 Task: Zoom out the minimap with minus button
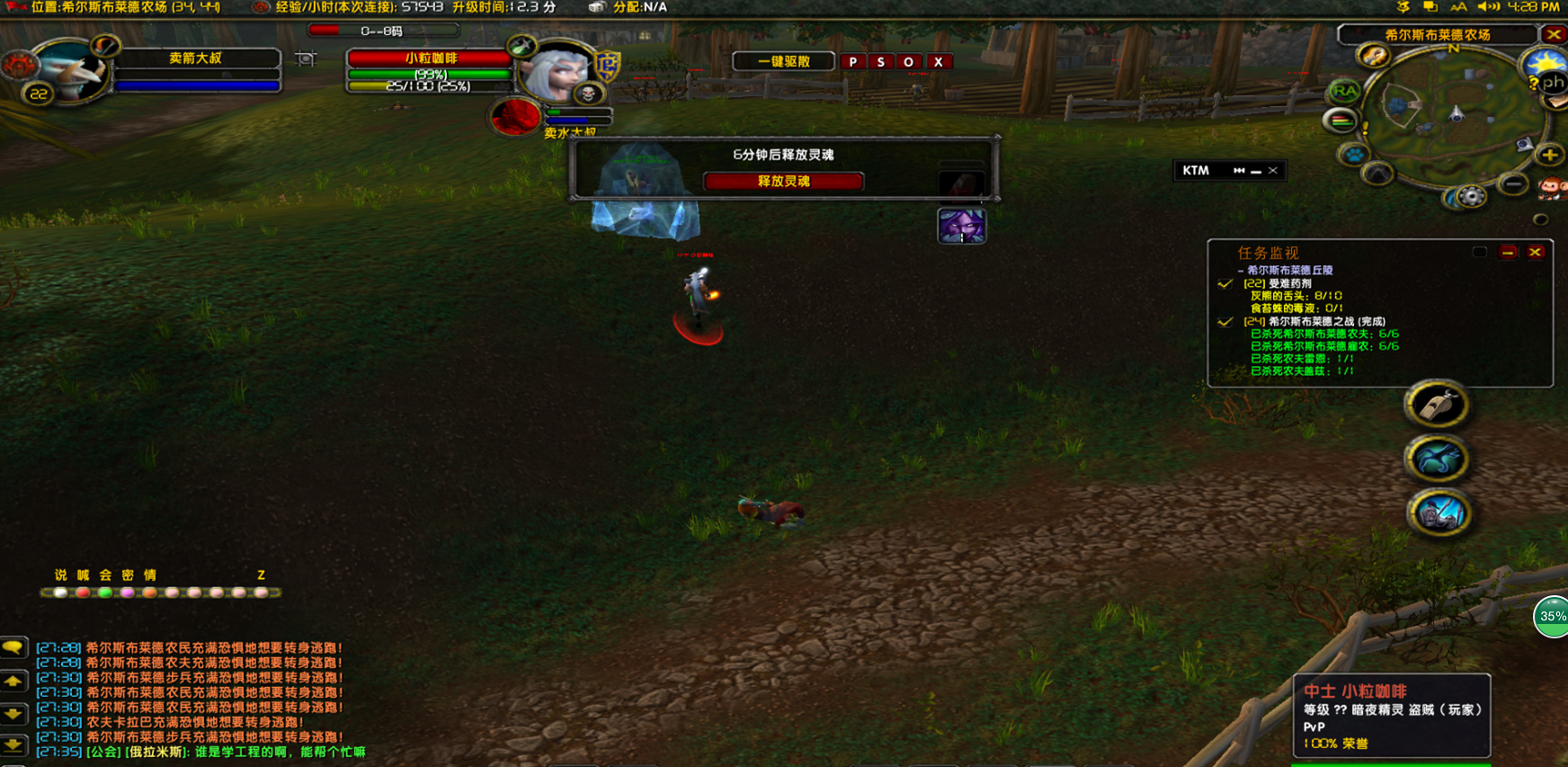[x=1514, y=185]
